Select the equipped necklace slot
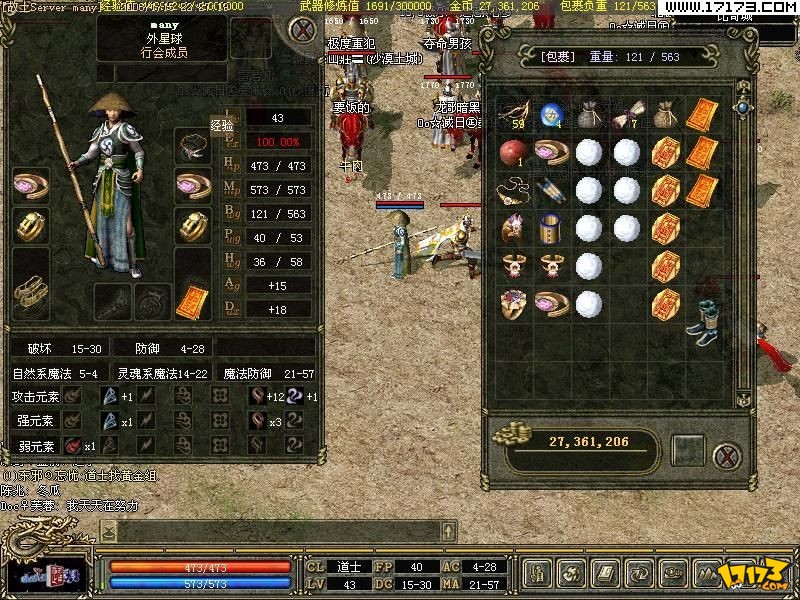This screenshot has width=800, height=600. click(x=193, y=147)
